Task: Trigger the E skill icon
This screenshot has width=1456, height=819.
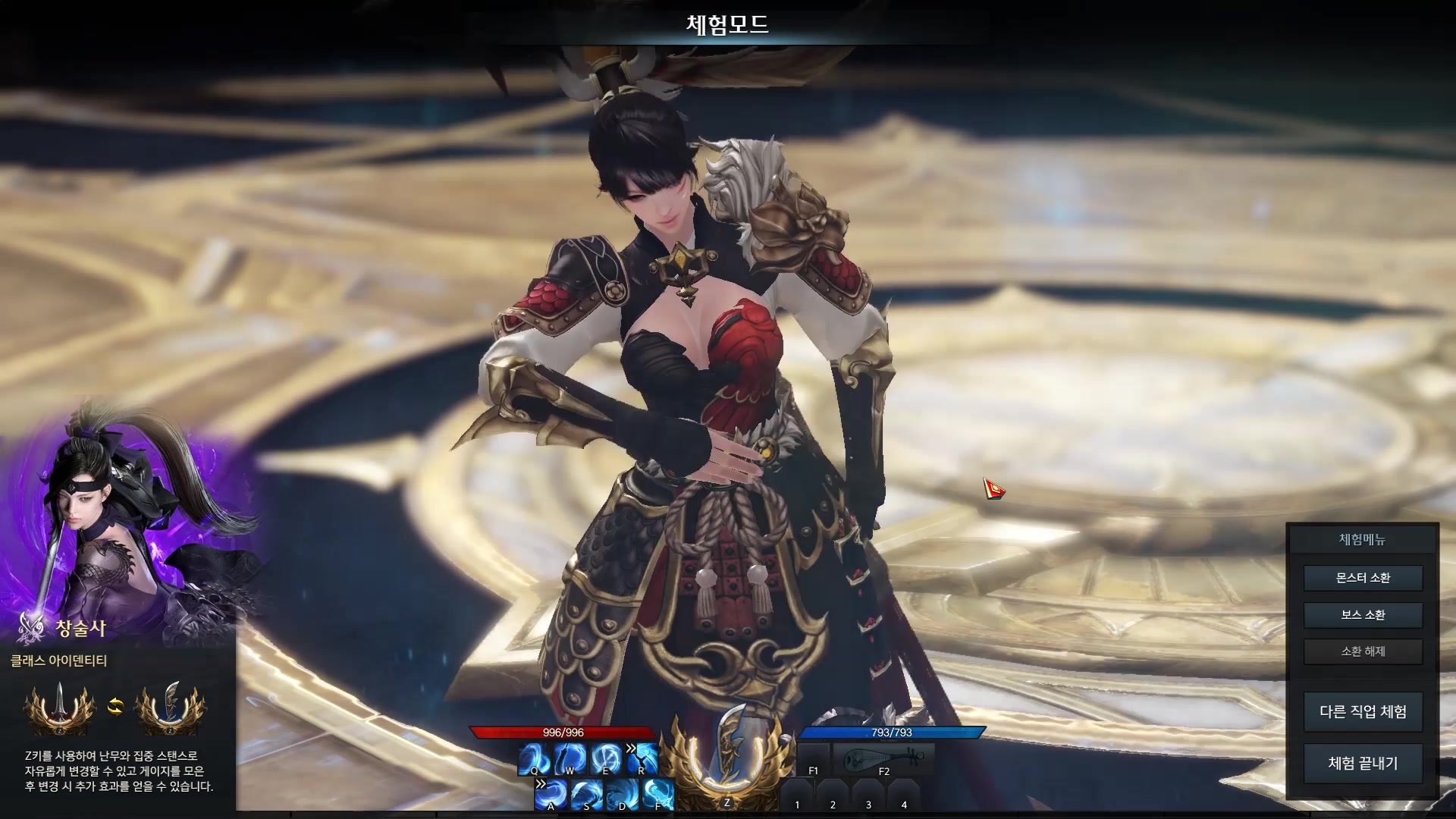Action: 606,759
